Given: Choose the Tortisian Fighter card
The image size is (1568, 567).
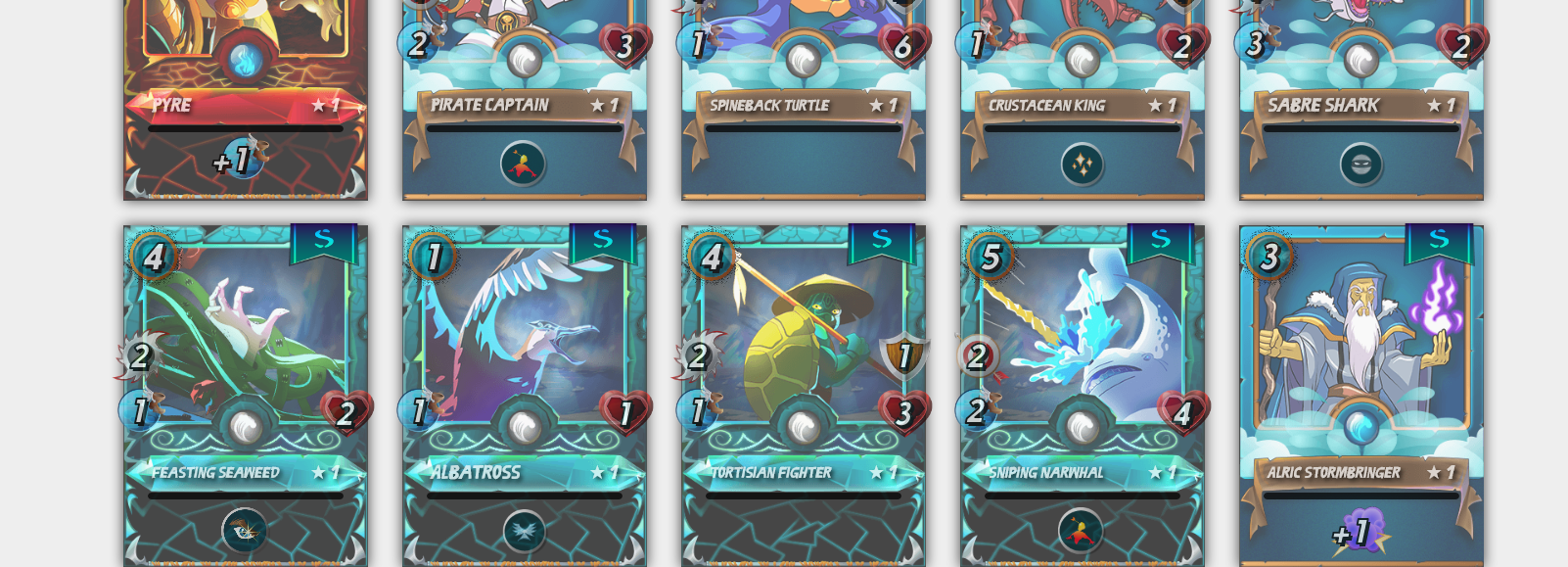Looking at the screenshot, I should (x=803, y=333).
